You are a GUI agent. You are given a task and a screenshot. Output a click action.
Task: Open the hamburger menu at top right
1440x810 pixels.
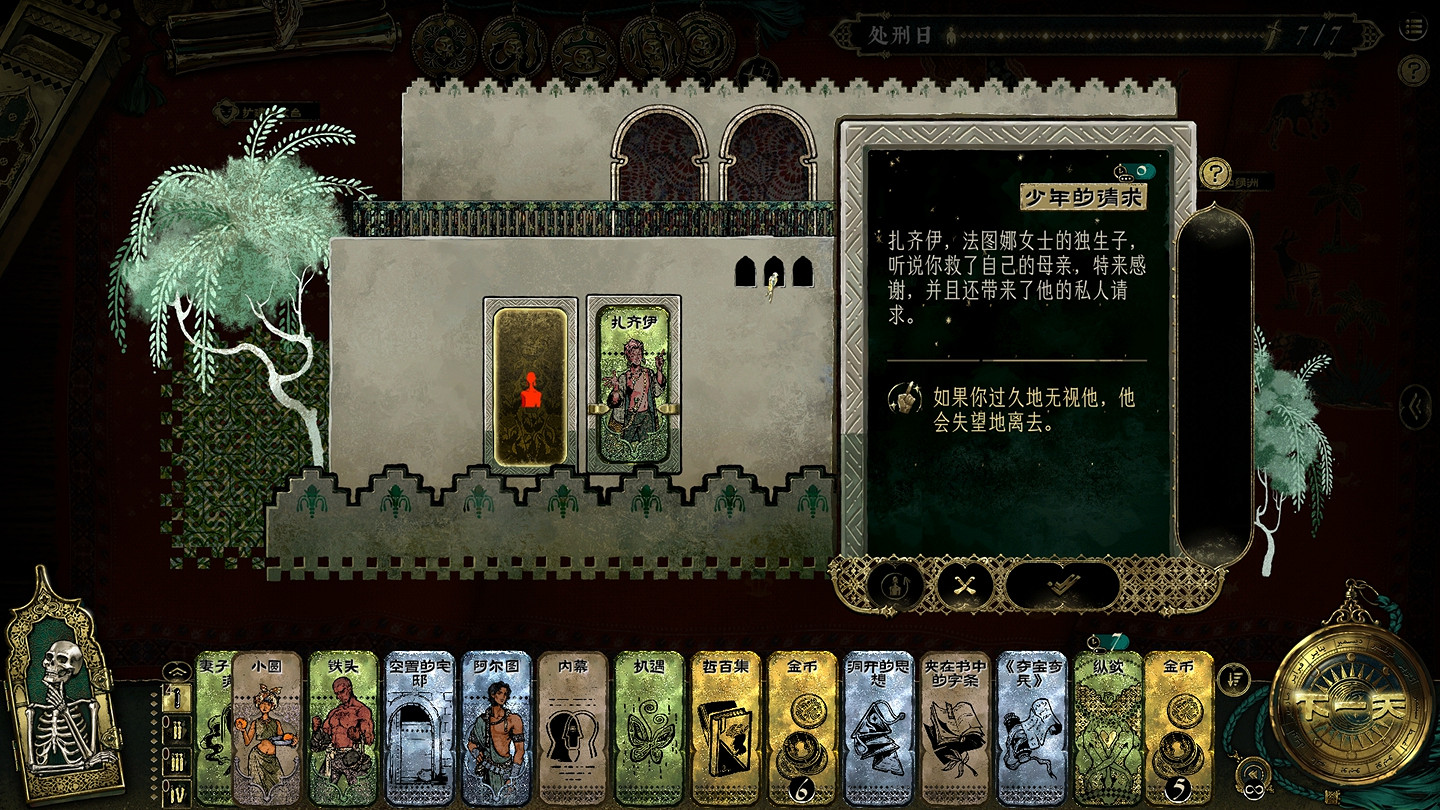(1413, 29)
